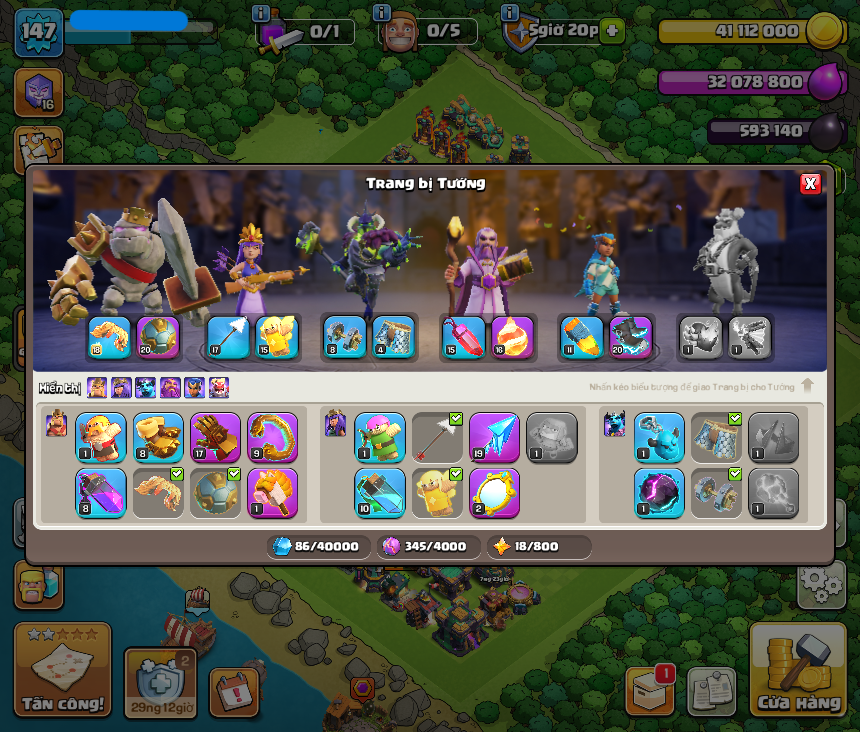Click the Warden's equipped Rage Gem slot

pyautogui.click(x=464, y=338)
